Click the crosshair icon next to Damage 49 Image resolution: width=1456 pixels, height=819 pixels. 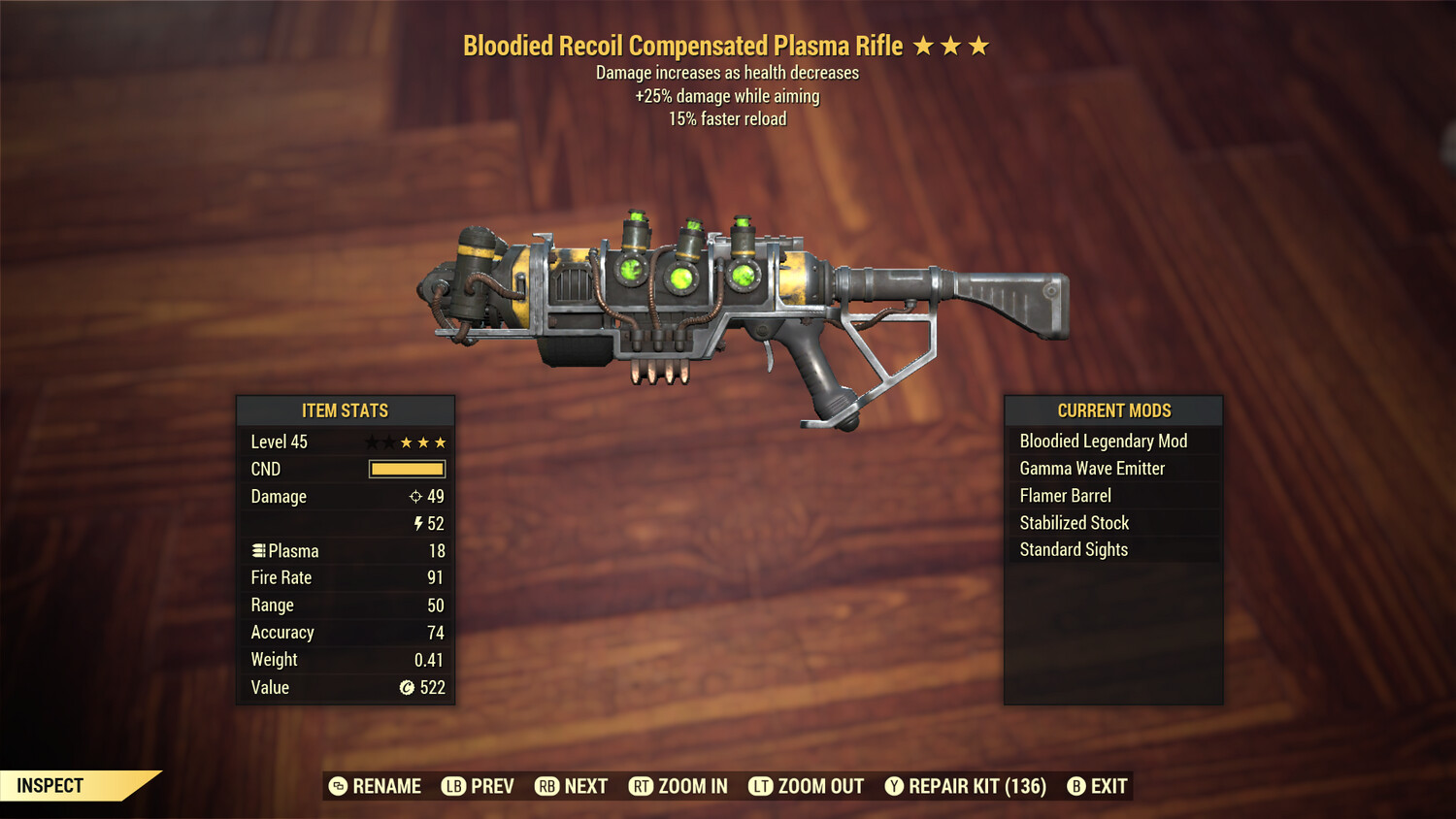pyautogui.click(x=418, y=496)
